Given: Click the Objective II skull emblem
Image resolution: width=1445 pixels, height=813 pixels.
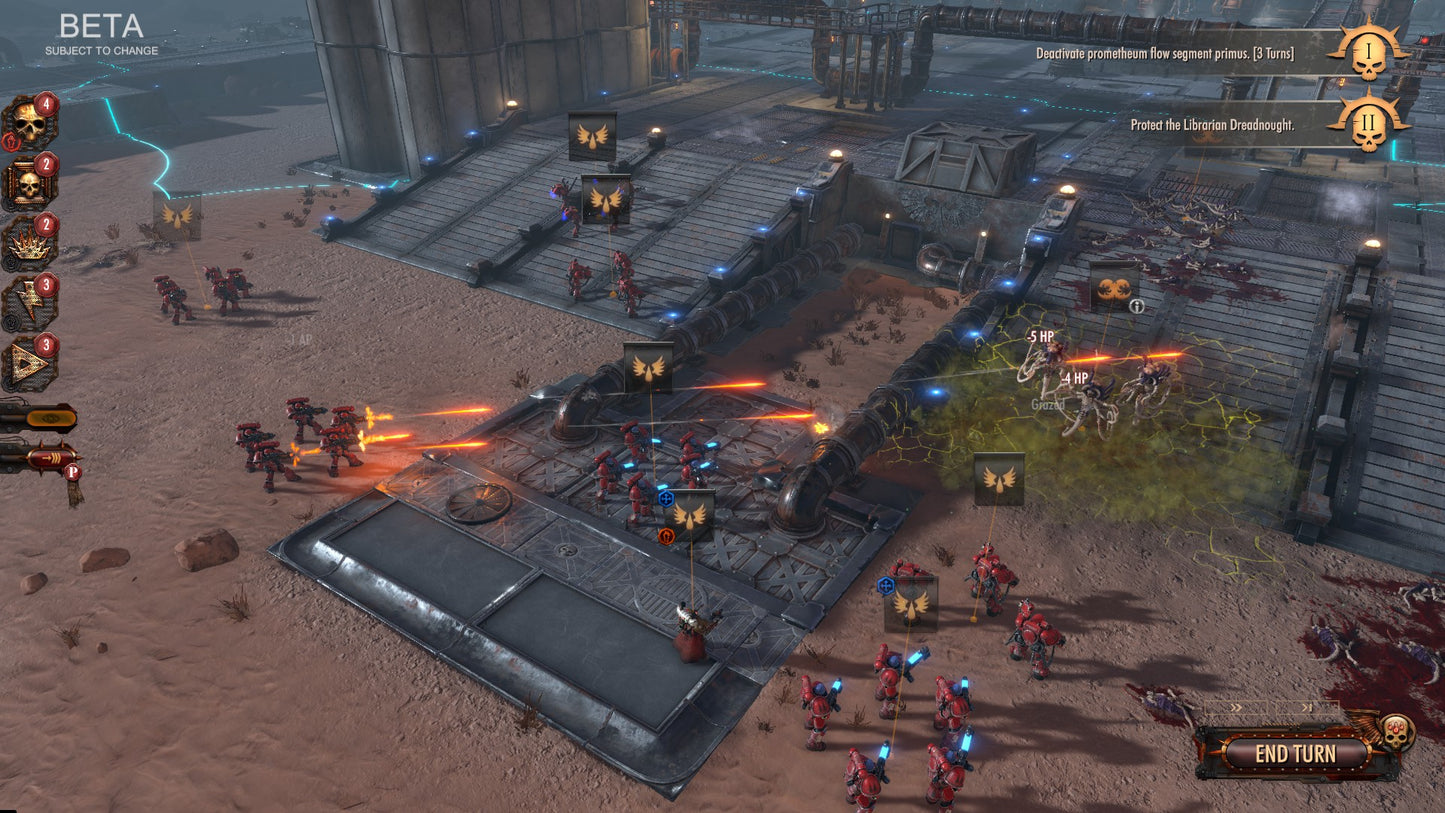Looking at the screenshot, I should pos(1371,127).
